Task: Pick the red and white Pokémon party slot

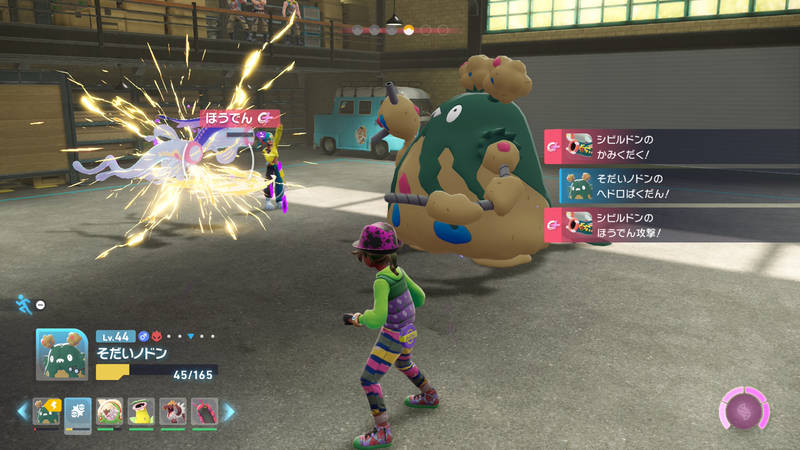Action: [171, 411]
